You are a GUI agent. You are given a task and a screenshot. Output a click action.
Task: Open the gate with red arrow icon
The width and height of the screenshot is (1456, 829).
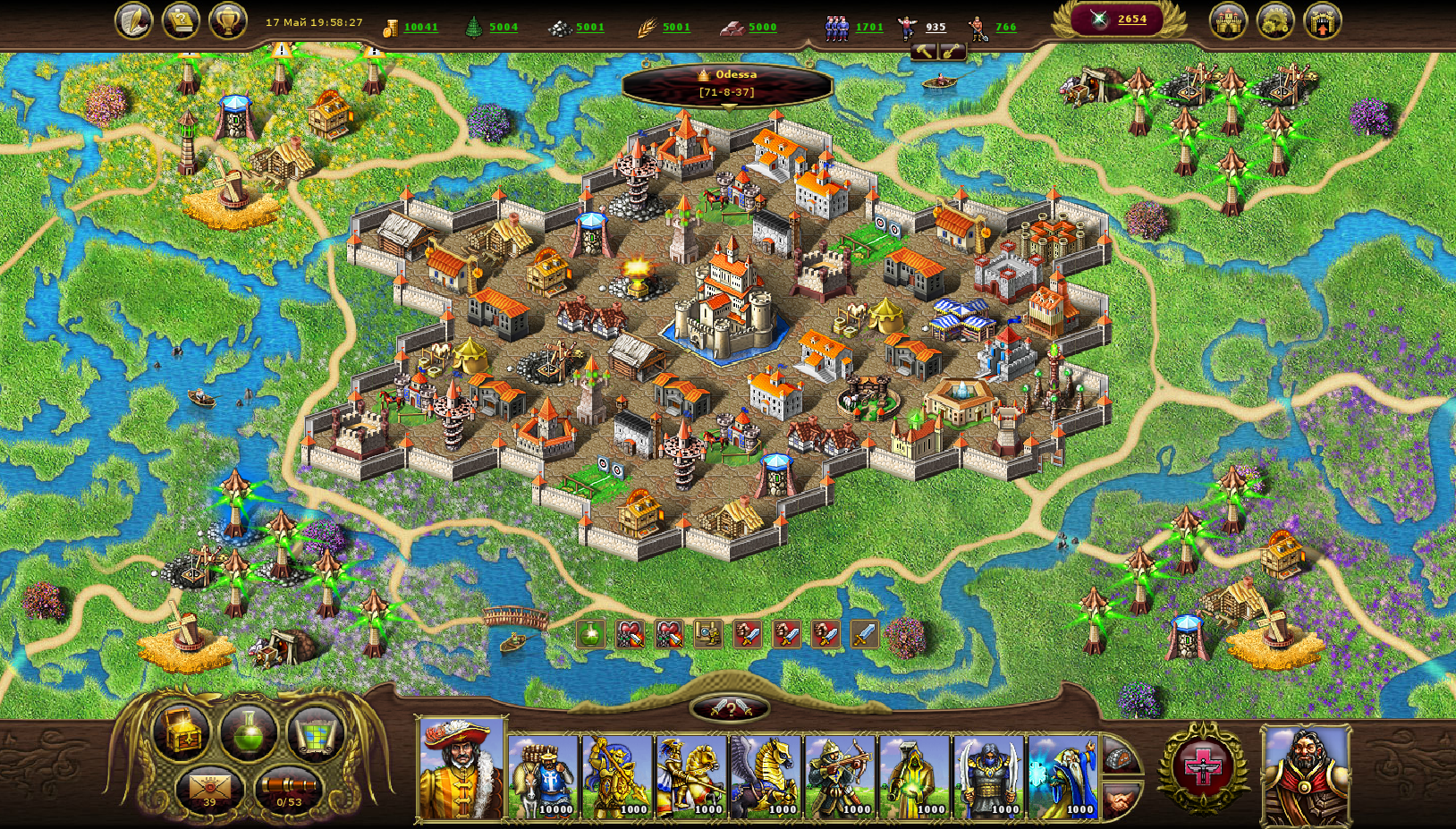[x=1323, y=21]
